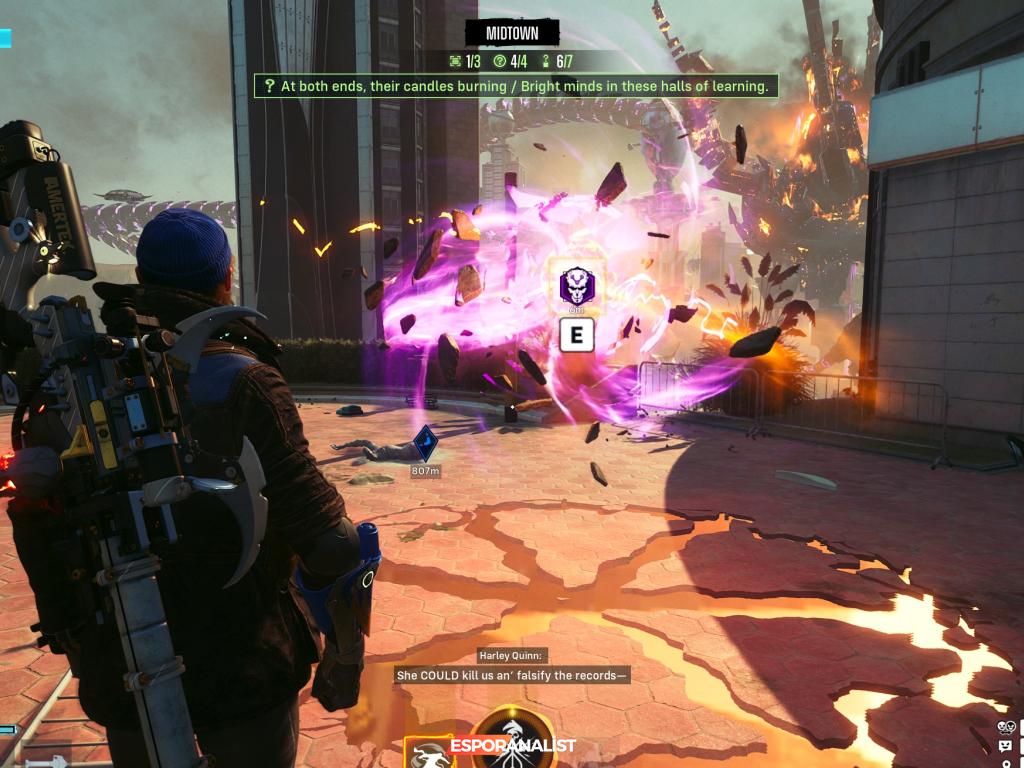The width and height of the screenshot is (1024, 768).
Task: Open the riddle clue objective tracker
Action: (516, 86)
